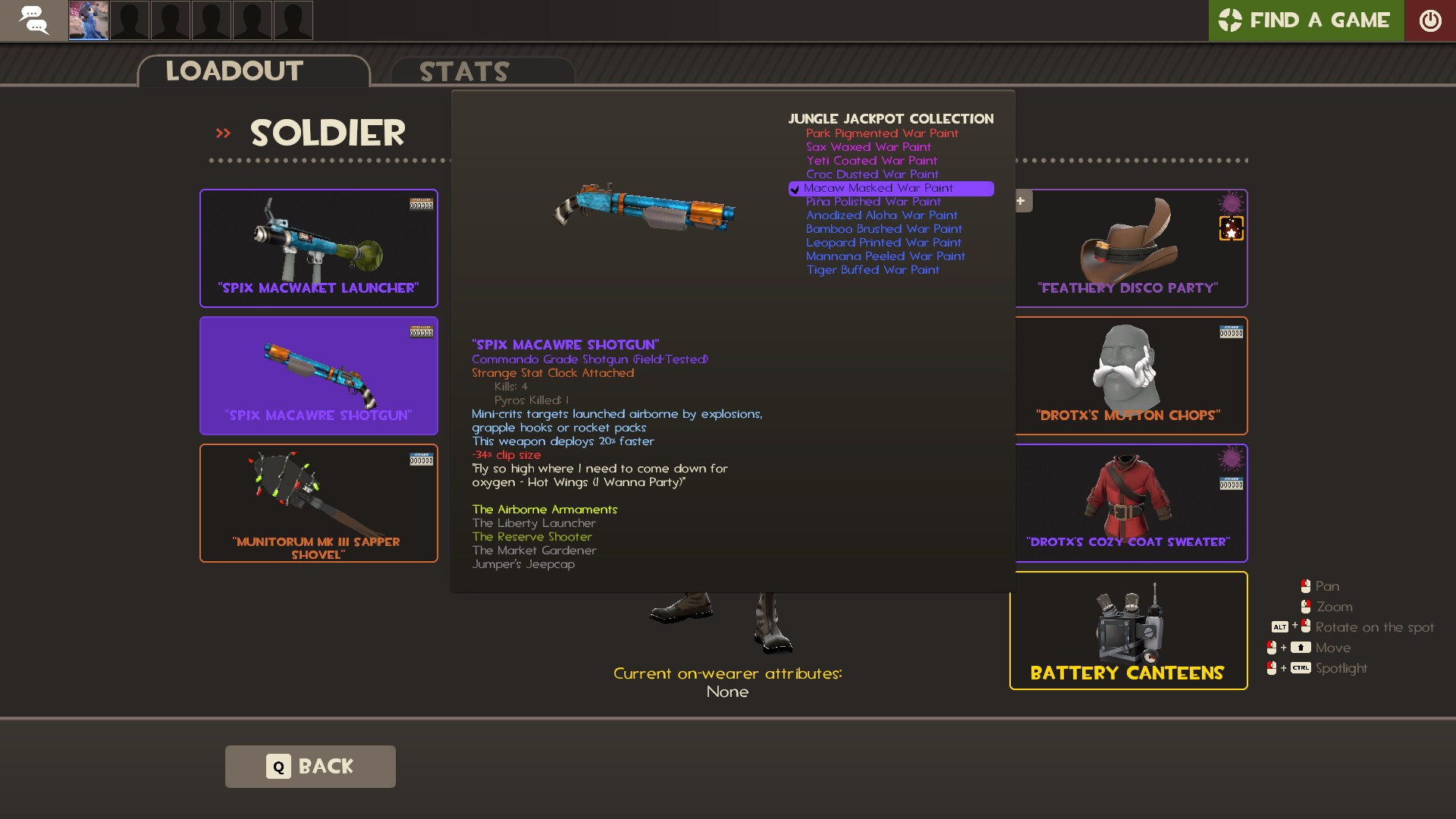Click the Strange stat clock counter on Spix Macawre Shotgun
1456x819 pixels.
pos(421,331)
